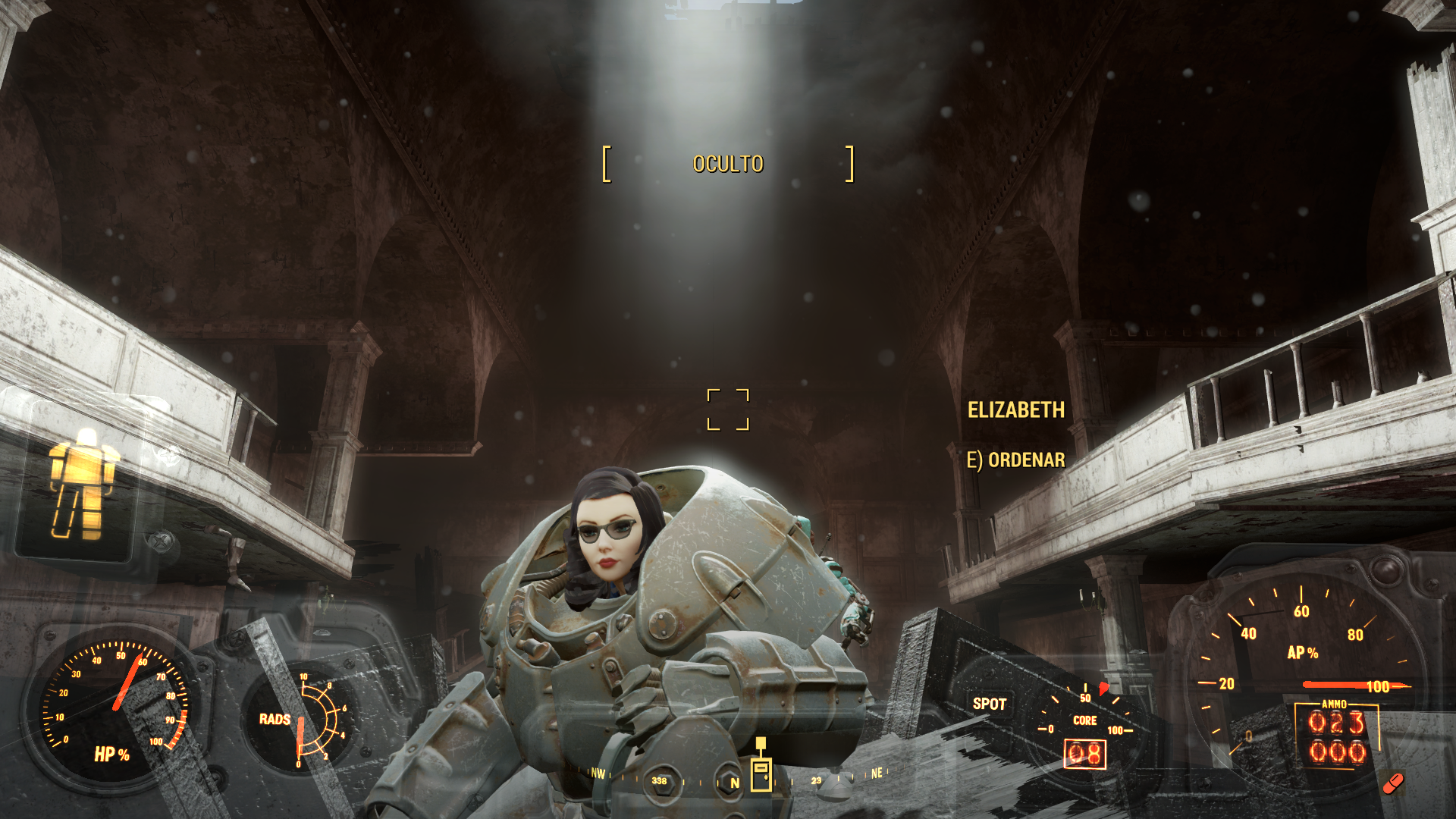
Task: Click the SPOT indicator light
Action: (x=989, y=704)
